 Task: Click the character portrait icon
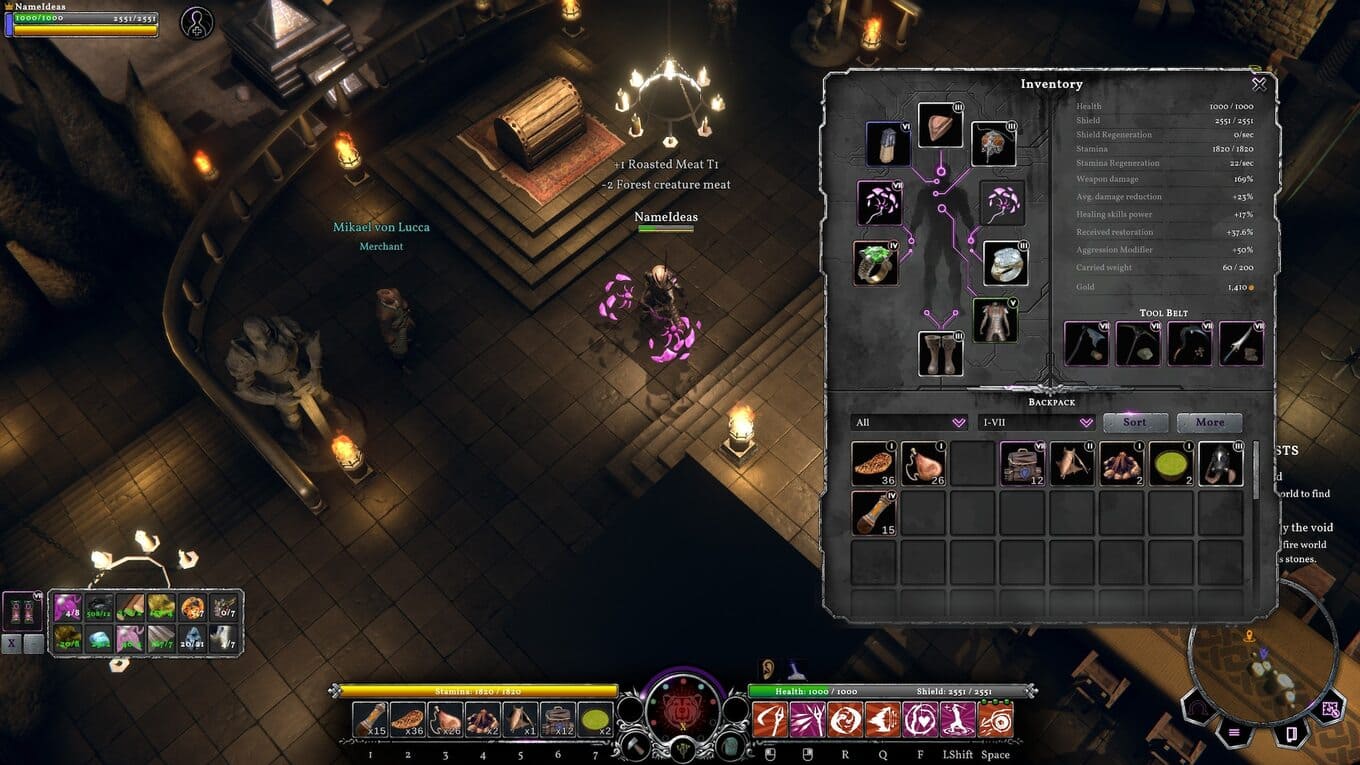point(197,23)
